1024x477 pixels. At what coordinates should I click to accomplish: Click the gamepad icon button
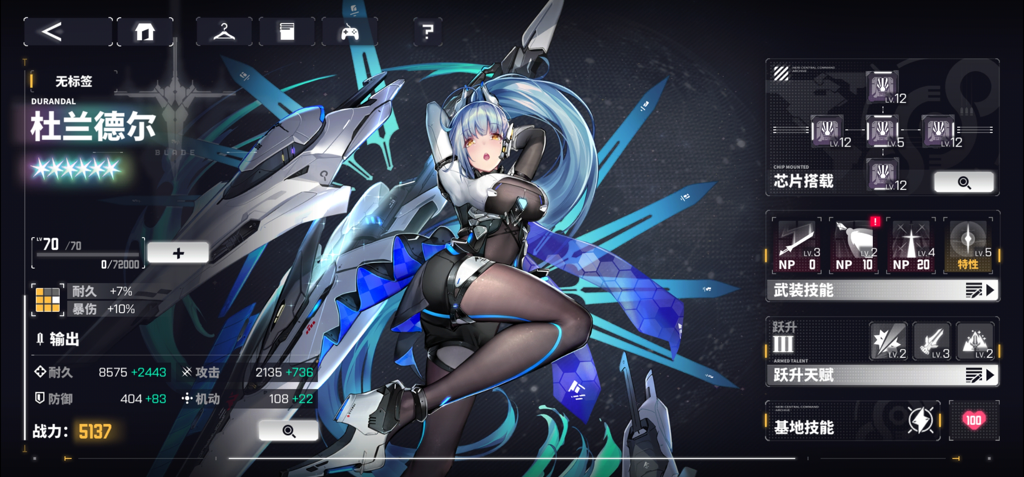[x=349, y=31]
